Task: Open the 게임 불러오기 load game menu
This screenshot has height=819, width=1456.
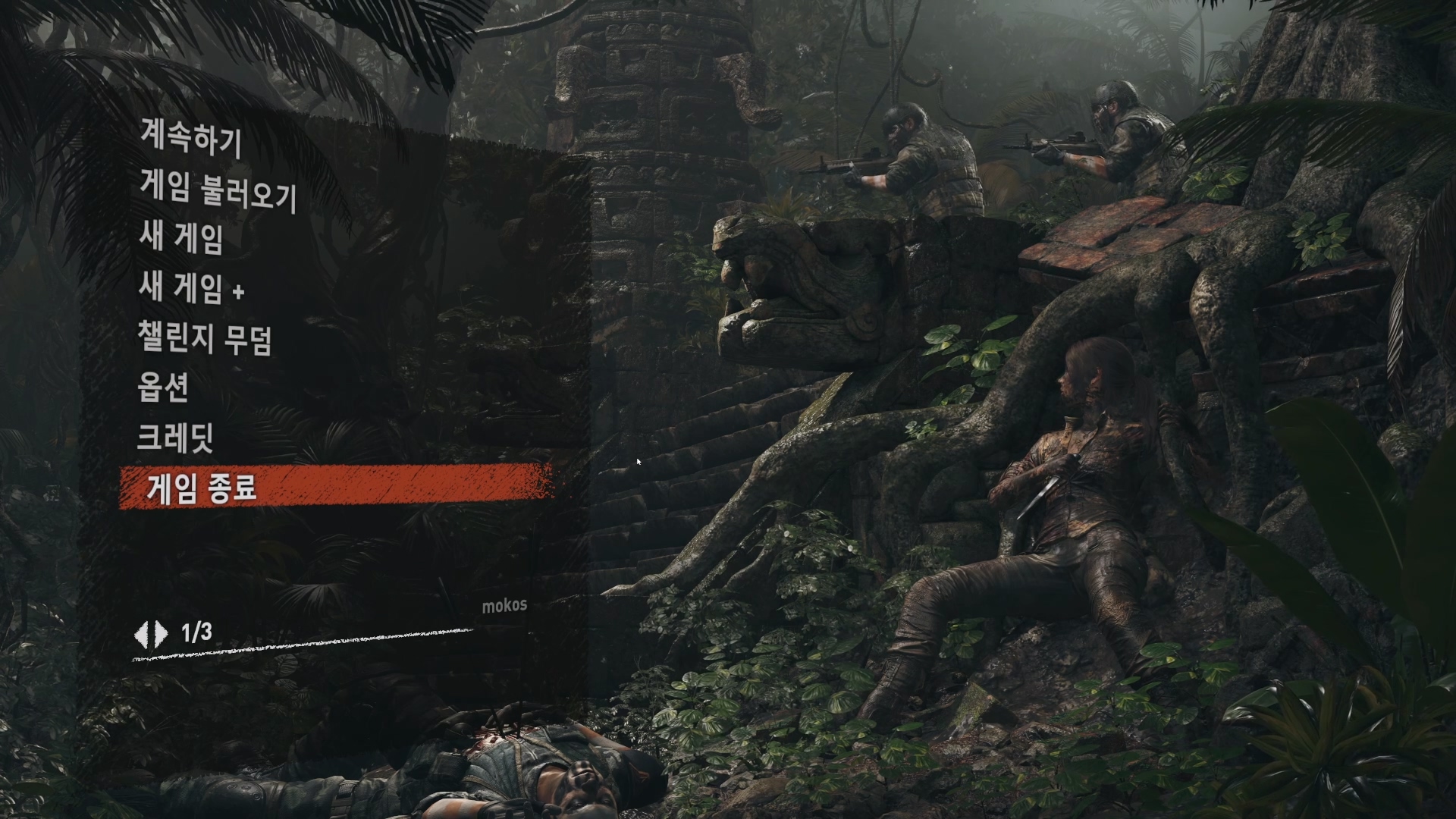Action: point(218,190)
